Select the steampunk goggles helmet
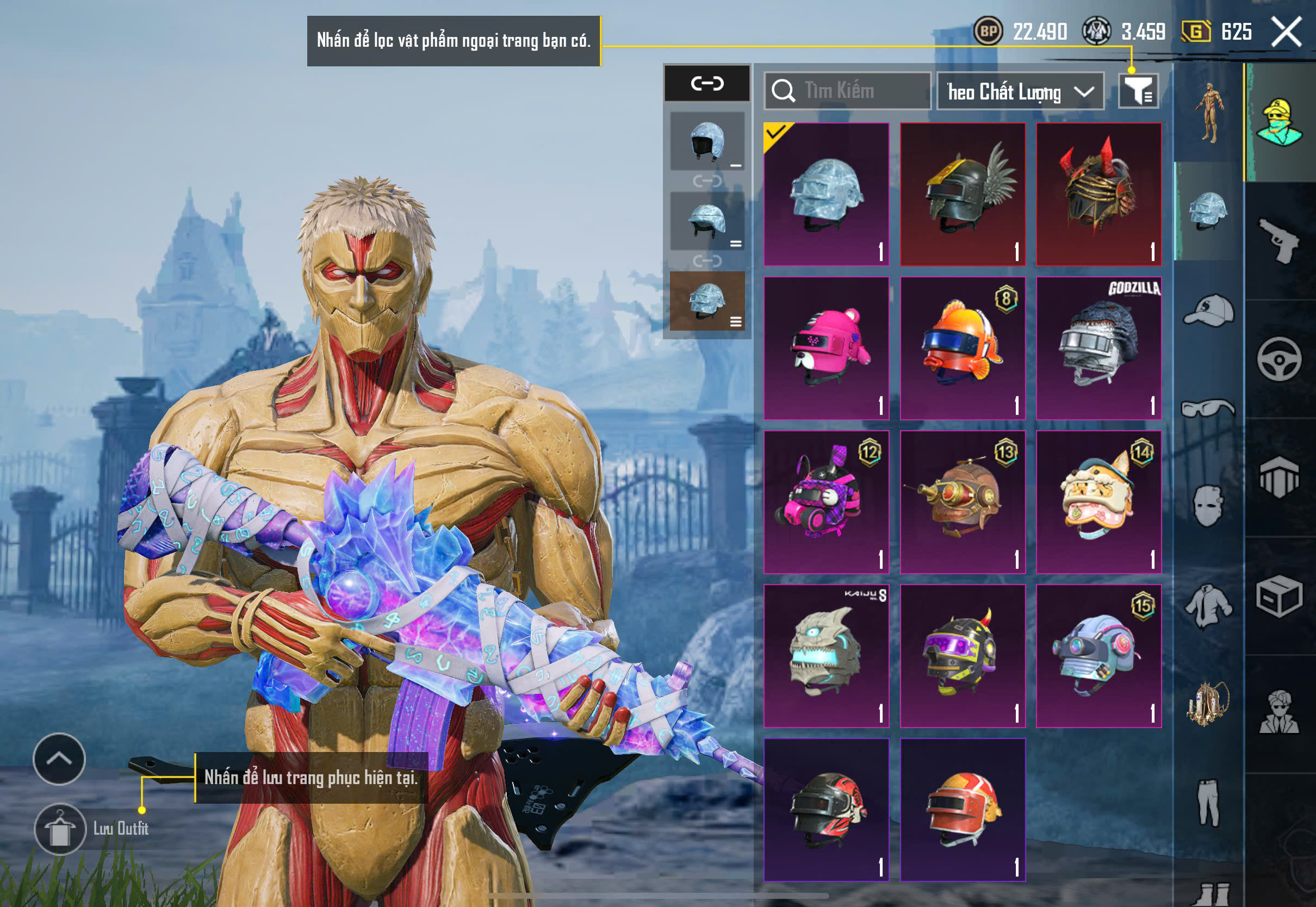Viewport: 1316px width, 907px height. tap(963, 502)
